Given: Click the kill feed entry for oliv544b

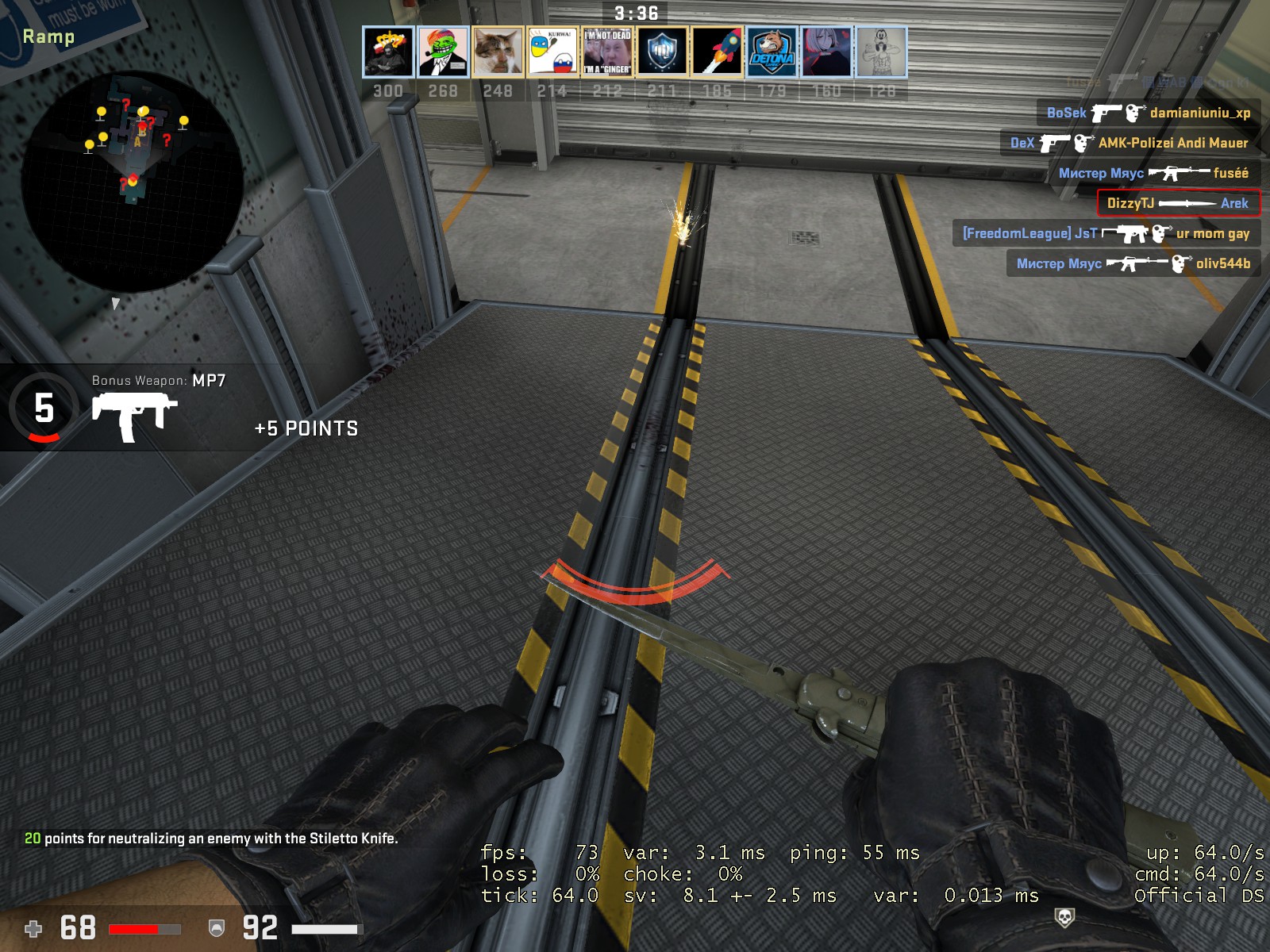Looking at the screenshot, I should 1133,263.
